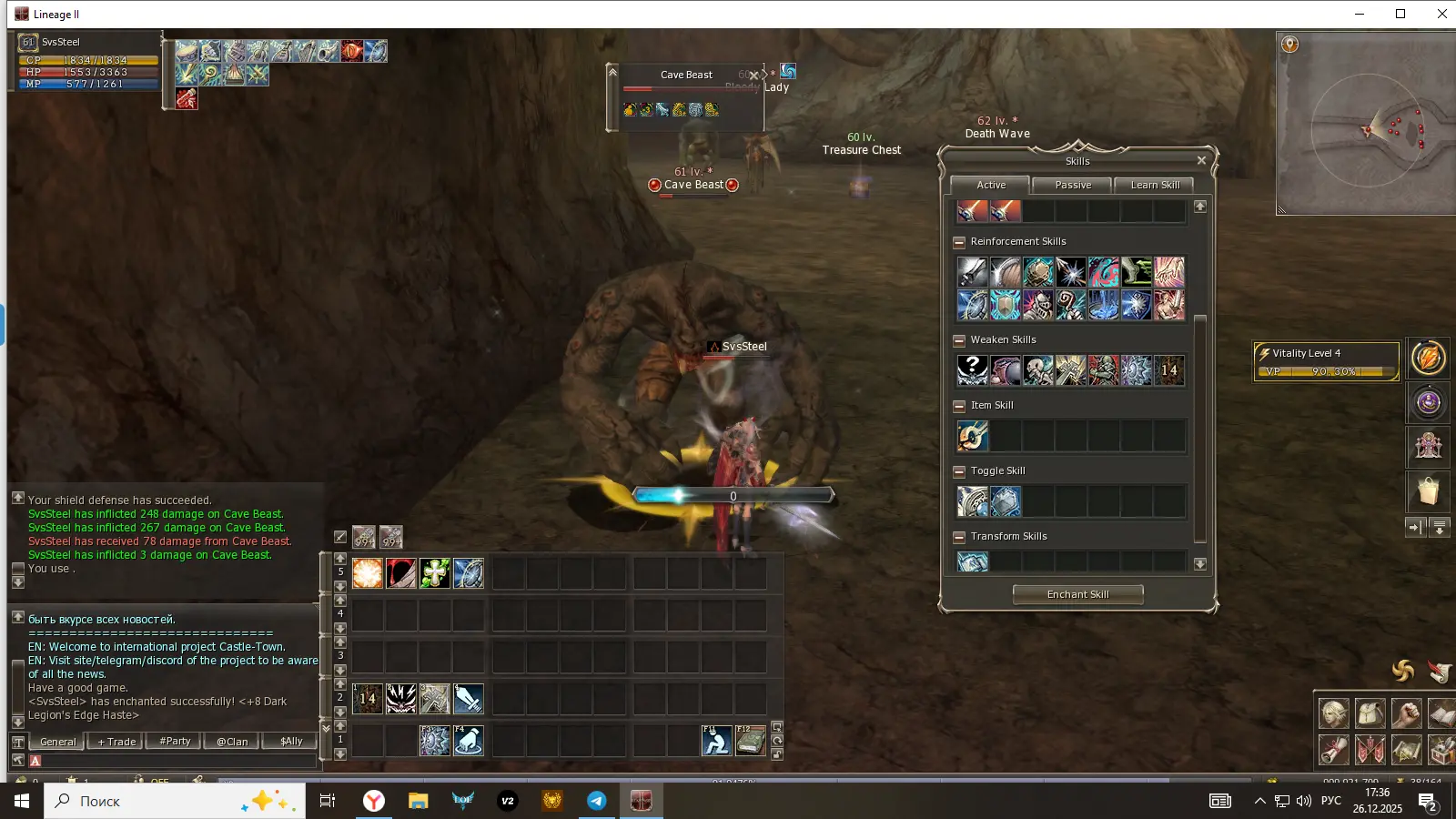
Task: Open the General chat tab
Action: (58, 742)
